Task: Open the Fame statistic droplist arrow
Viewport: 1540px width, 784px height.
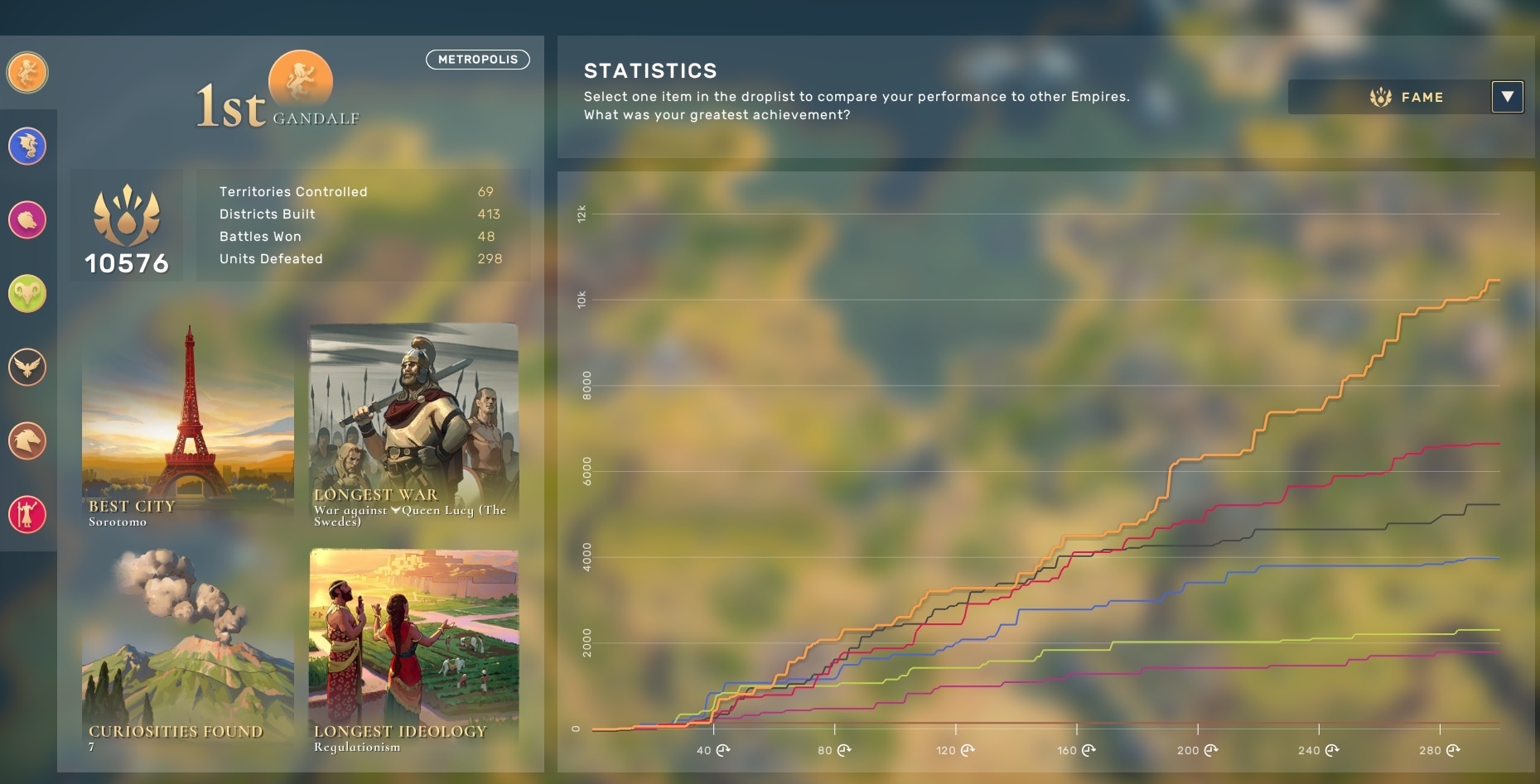Action: click(x=1509, y=97)
